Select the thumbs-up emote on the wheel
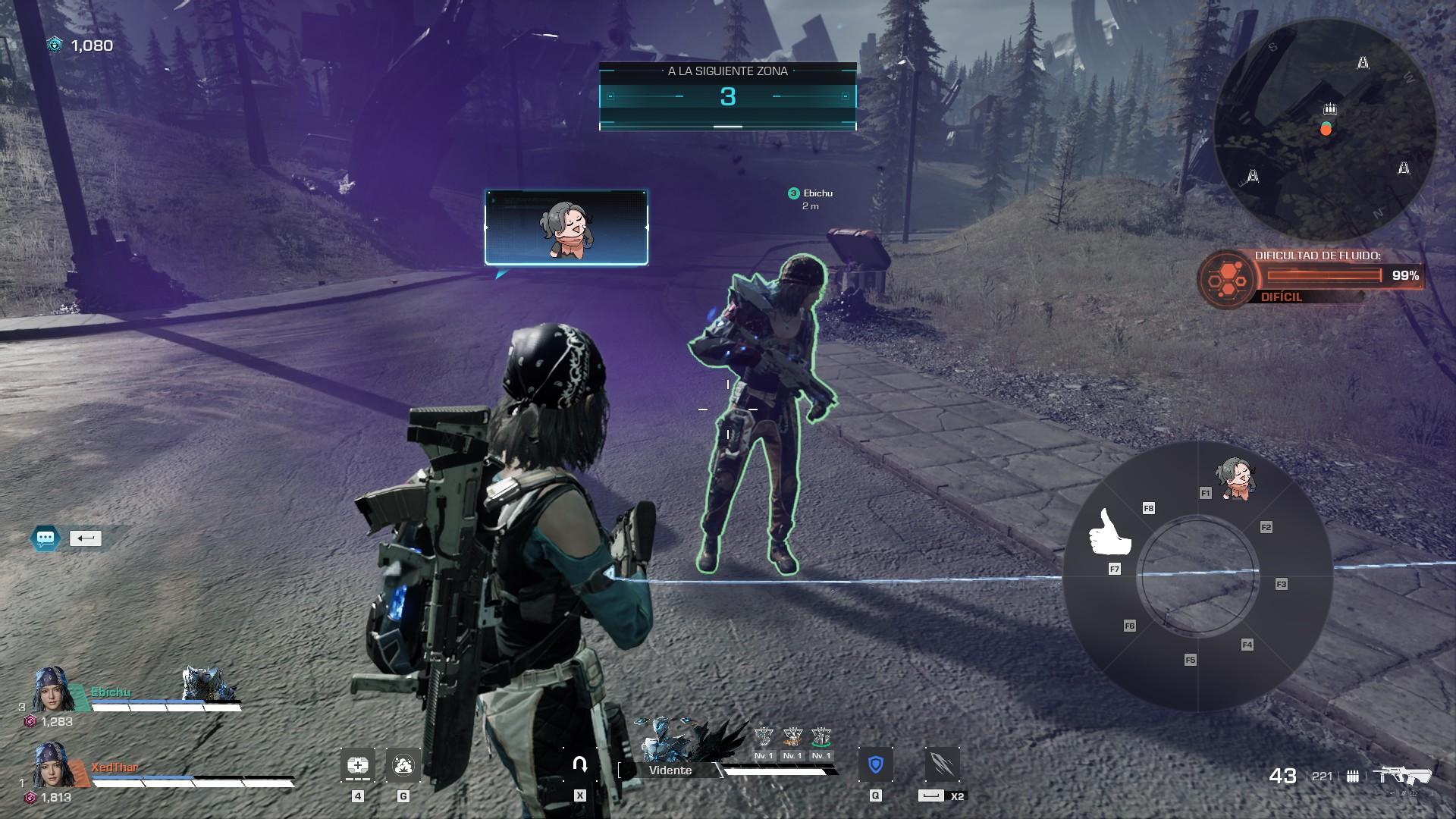The width and height of the screenshot is (1456, 819). (x=1109, y=532)
